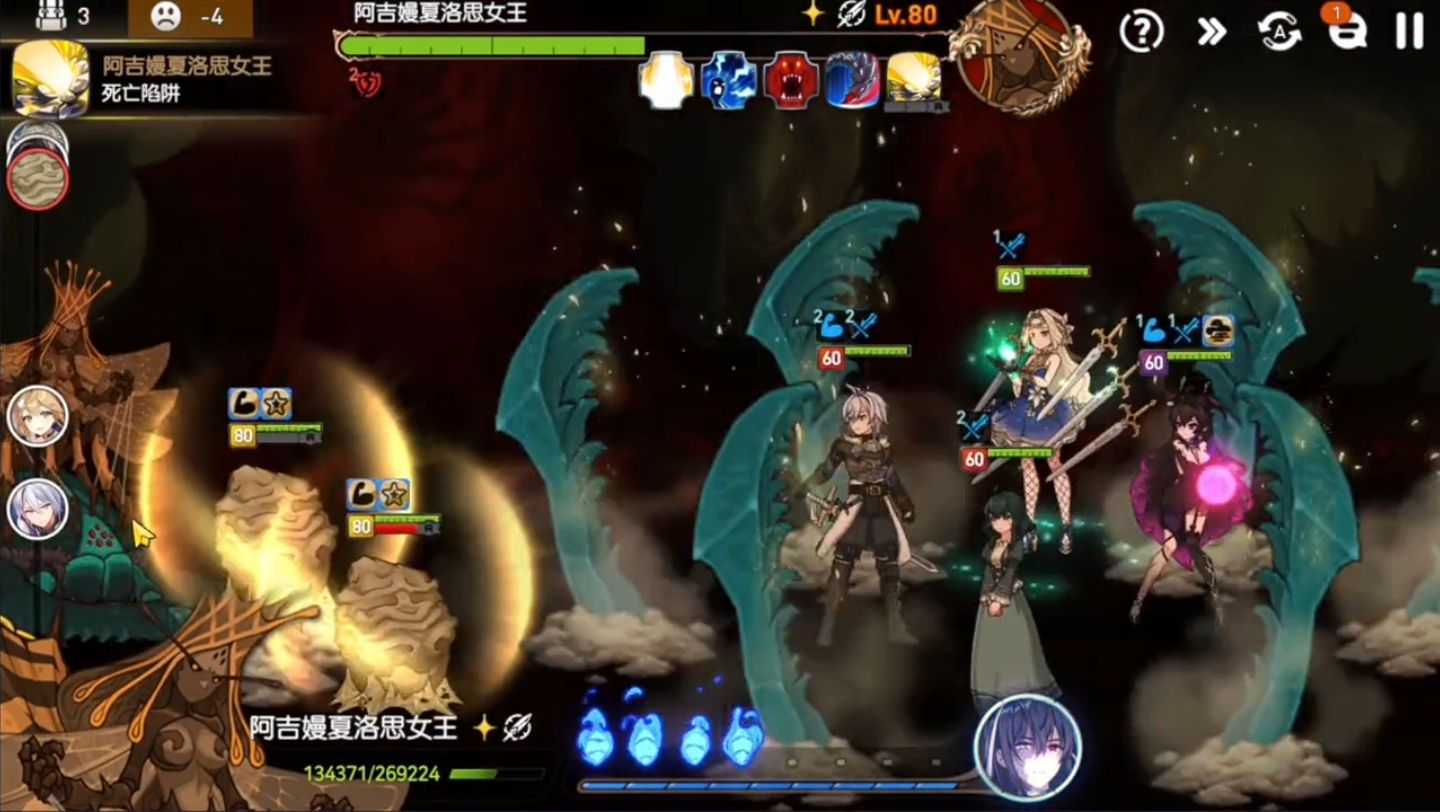1440x812 pixels.
Task: Activate the dark-haired guardian portrait
Action: click(1027, 747)
